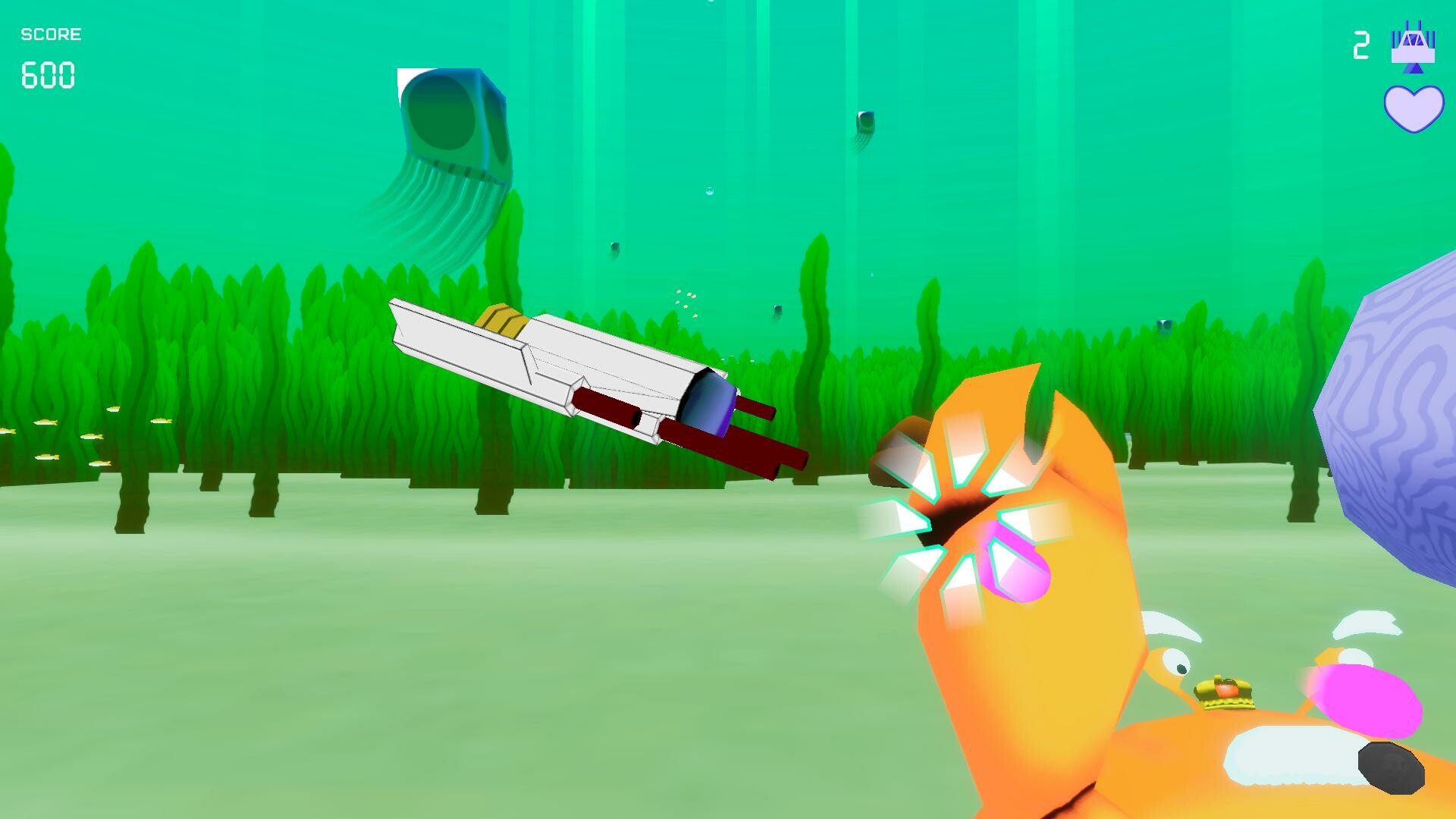
Task: Click the lives counter number 2
Action: [1361, 45]
